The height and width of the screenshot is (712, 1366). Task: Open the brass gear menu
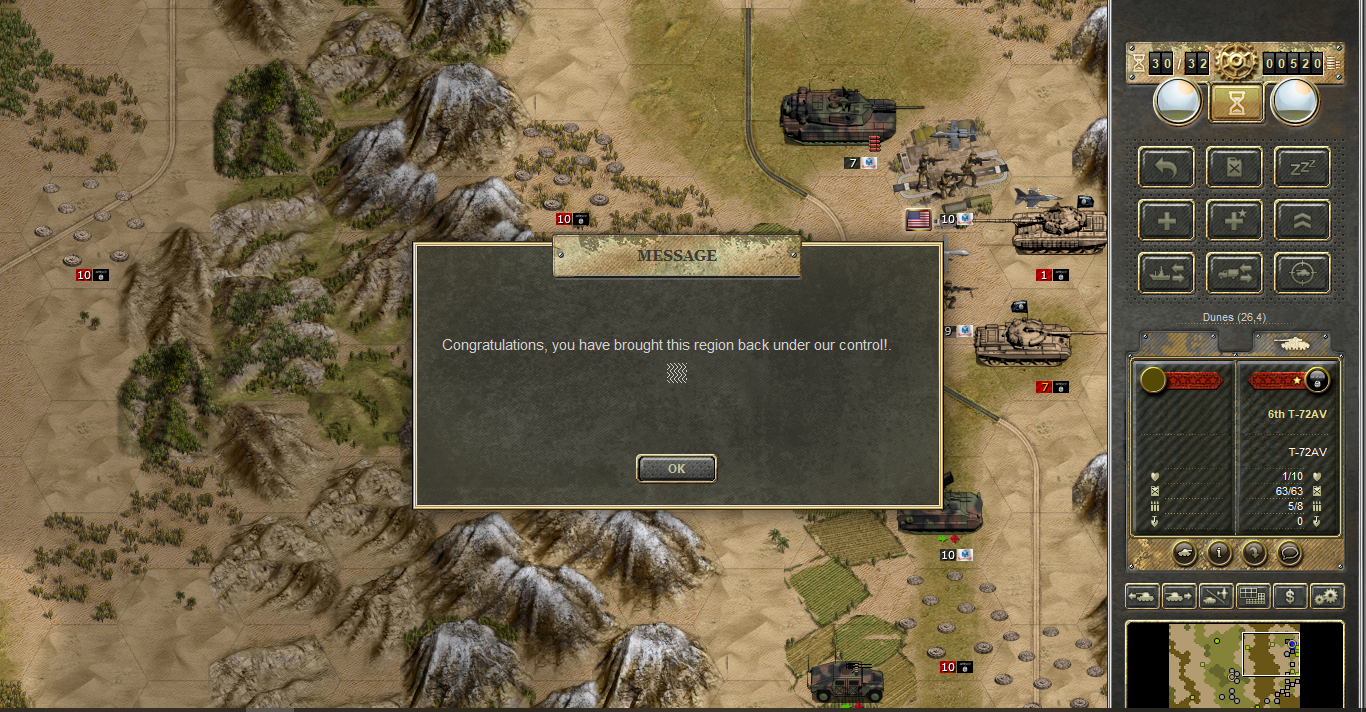click(1236, 63)
